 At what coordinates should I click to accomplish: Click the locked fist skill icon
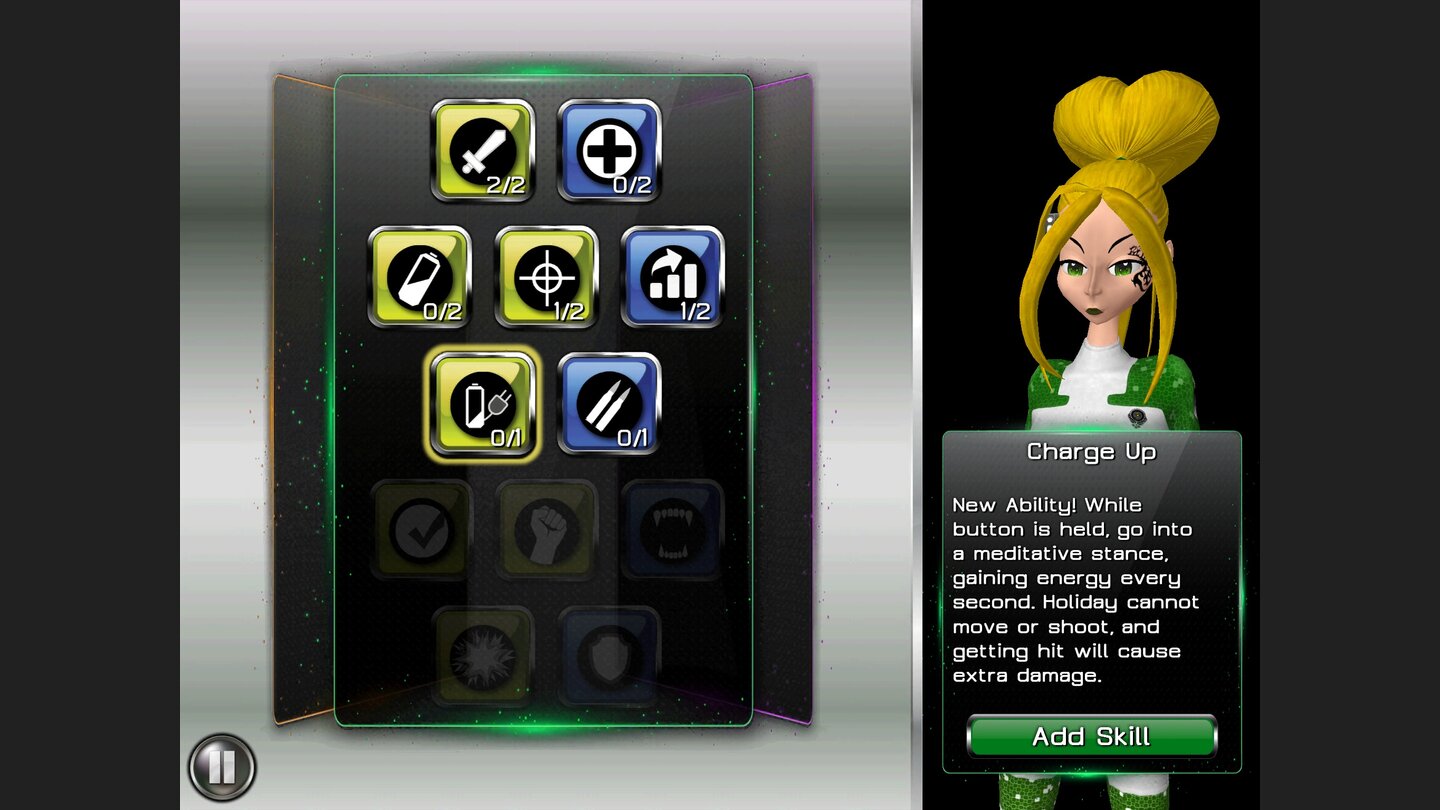point(546,530)
